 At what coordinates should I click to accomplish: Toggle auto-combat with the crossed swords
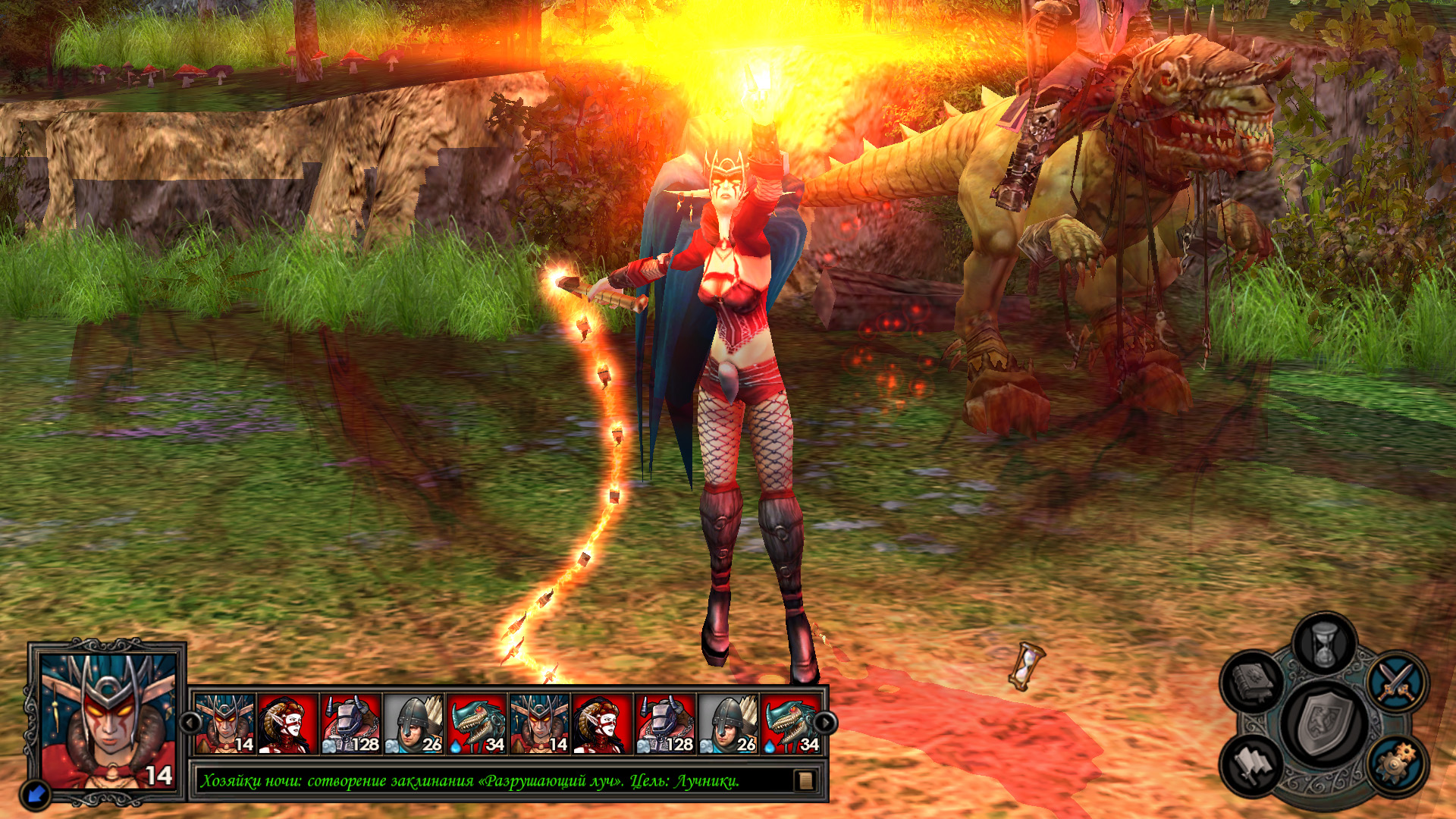[x=1398, y=680]
